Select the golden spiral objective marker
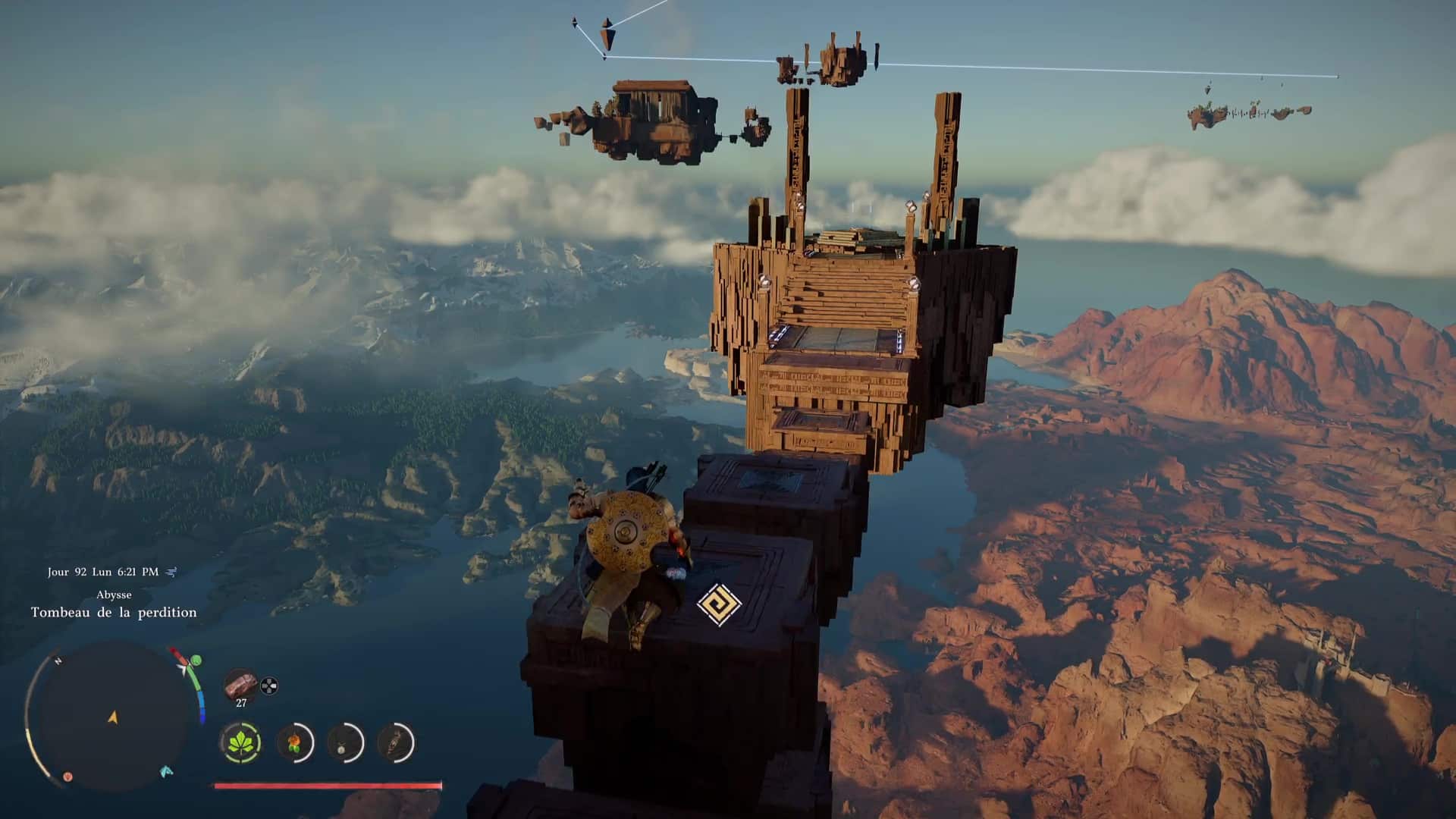 [719, 605]
